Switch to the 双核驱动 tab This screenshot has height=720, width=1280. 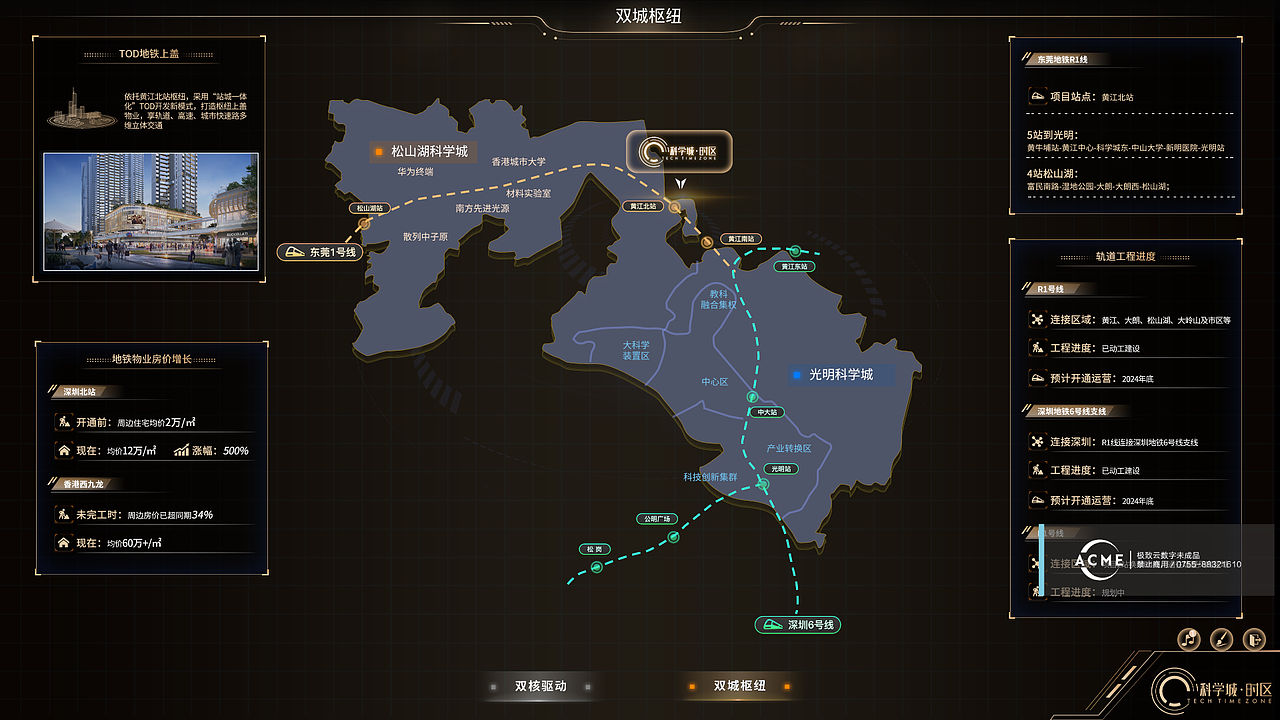click(x=540, y=687)
